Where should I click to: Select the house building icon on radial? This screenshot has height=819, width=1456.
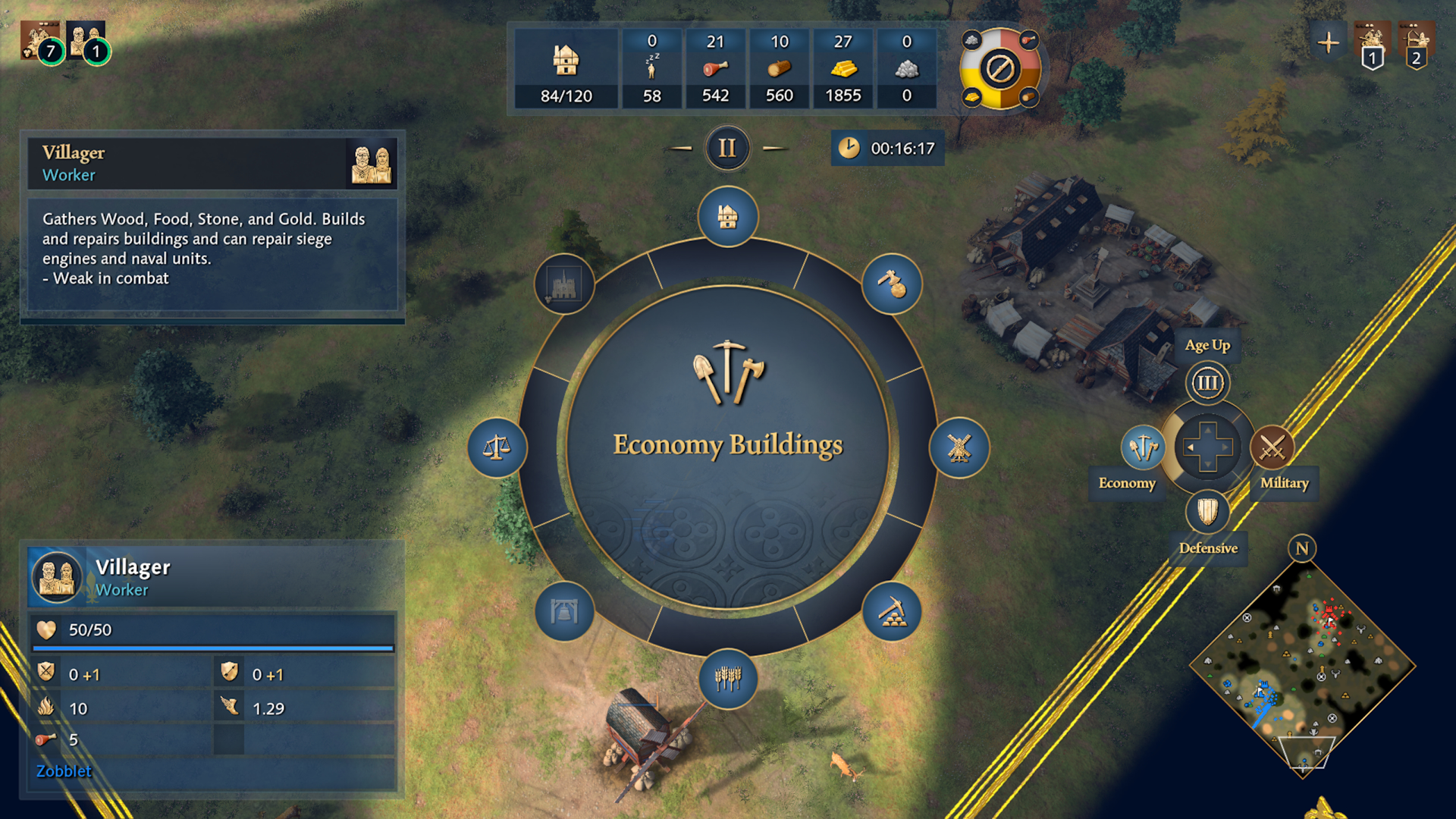pos(727,217)
